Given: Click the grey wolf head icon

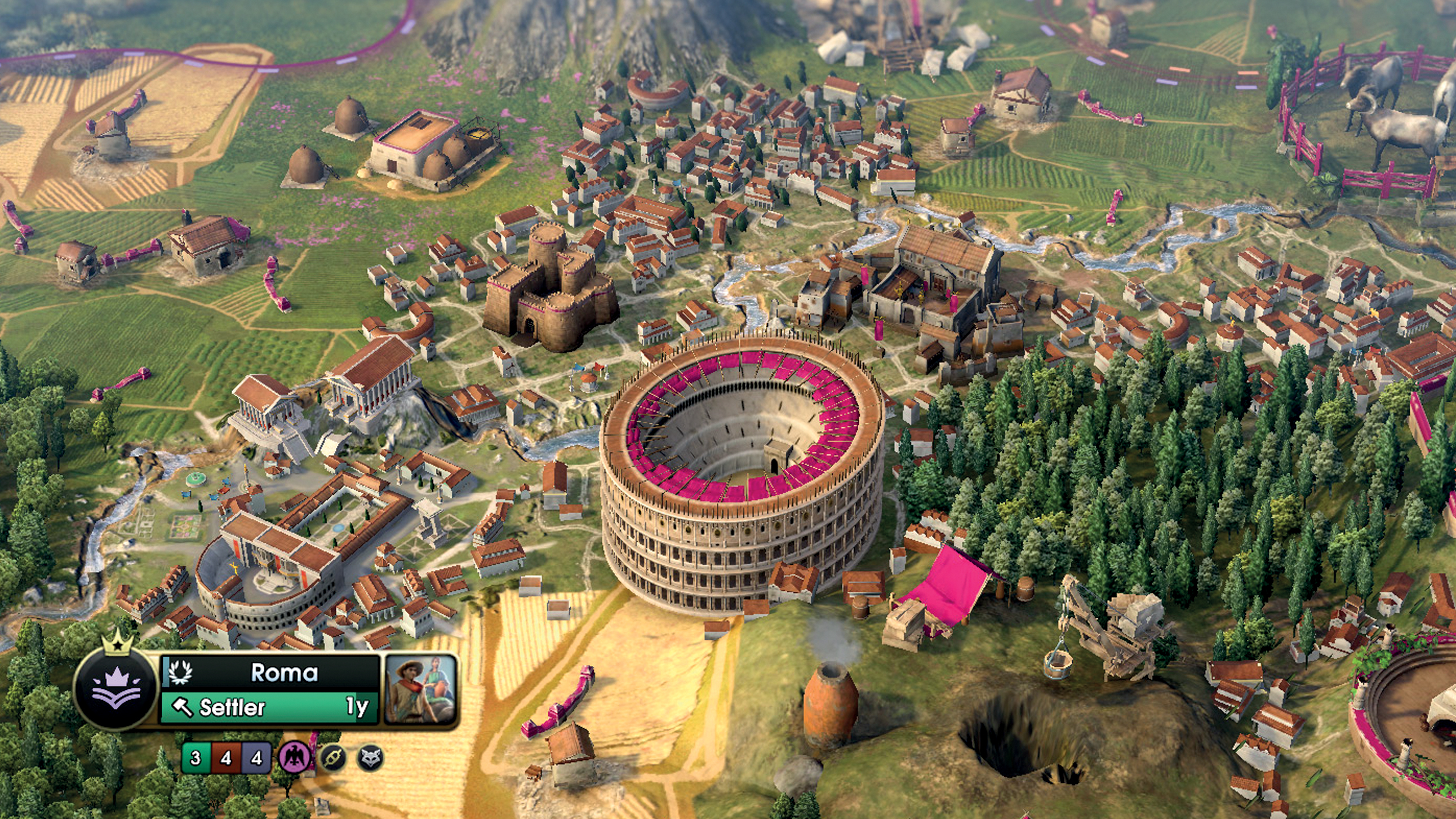Looking at the screenshot, I should [371, 758].
